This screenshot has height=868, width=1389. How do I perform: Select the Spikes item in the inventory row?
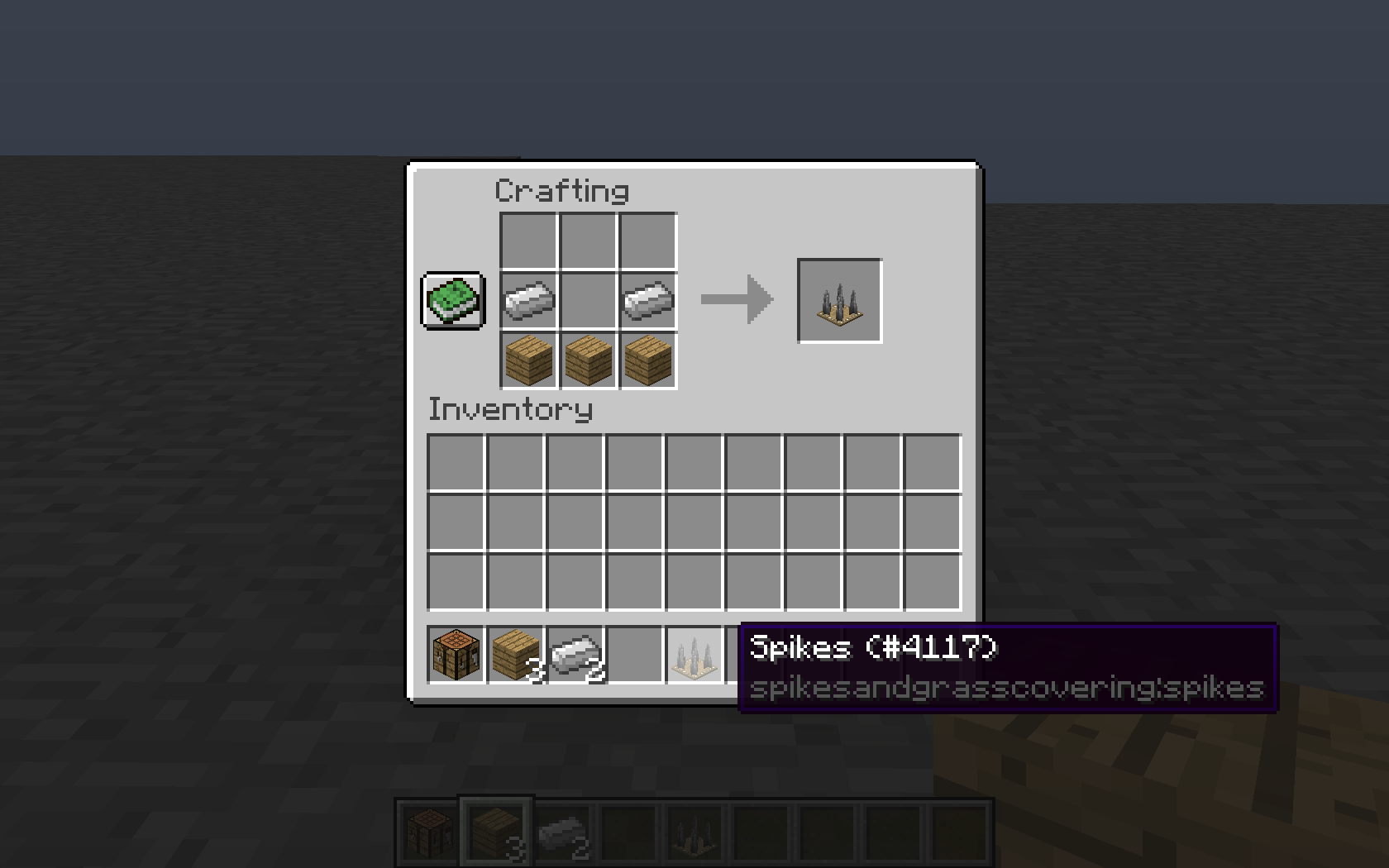click(x=694, y=652)
